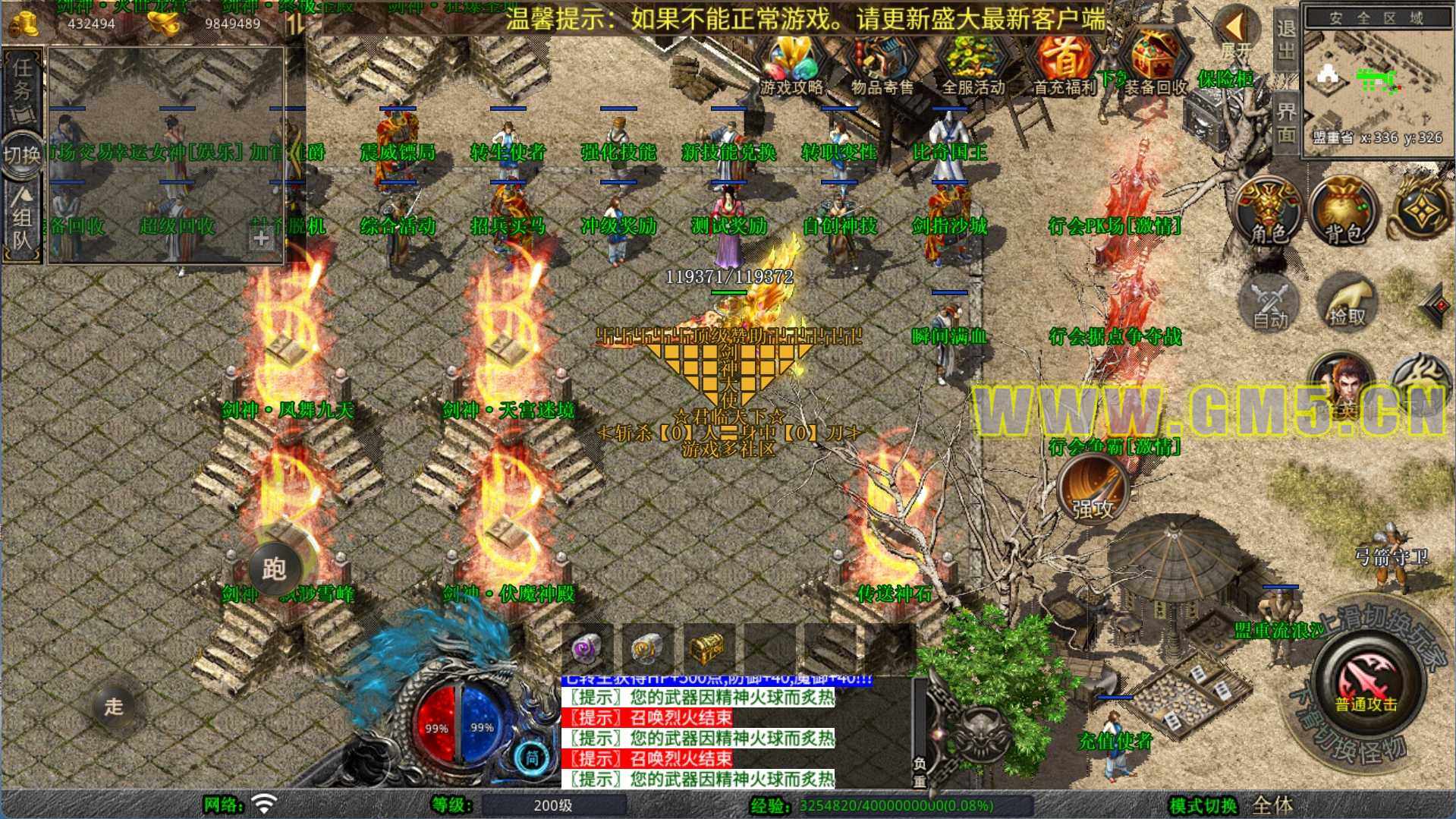Activate the 强攻 forced attack skill
The image size is (1456, 819).
coord(1093,490)
